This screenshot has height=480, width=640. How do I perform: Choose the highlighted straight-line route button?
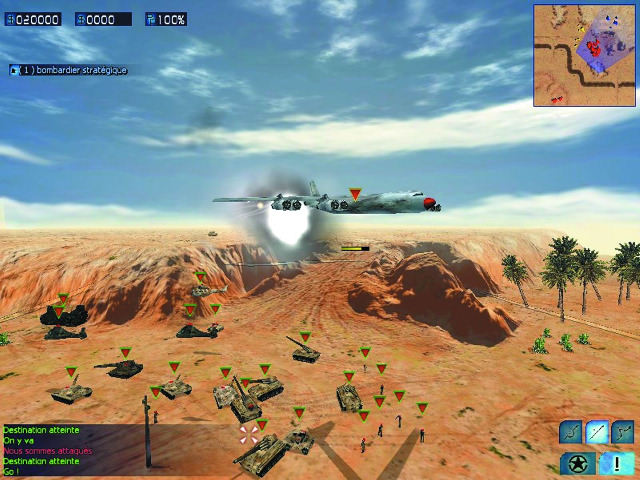(597, 432)
